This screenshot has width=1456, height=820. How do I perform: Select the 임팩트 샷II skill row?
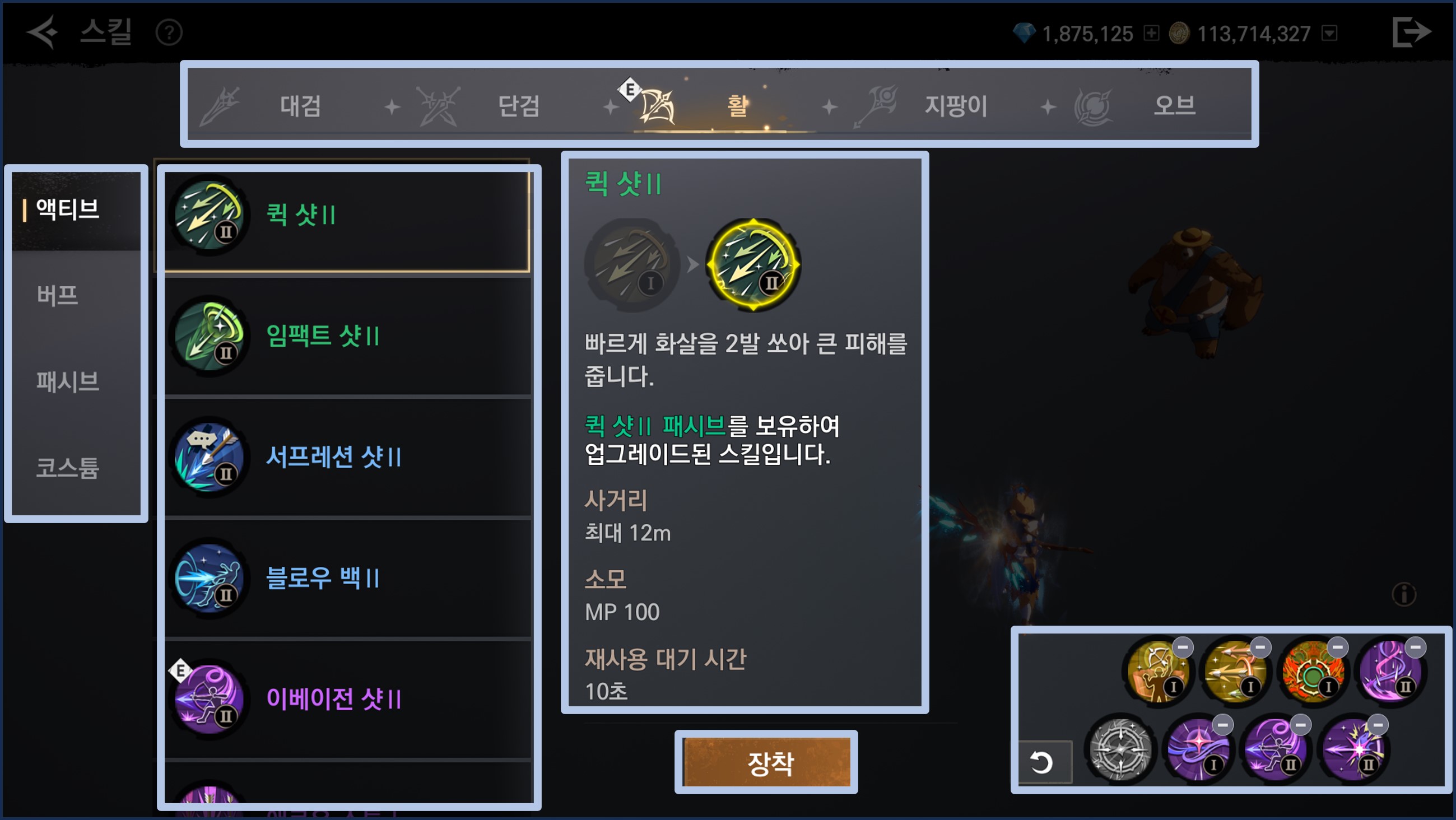click(x=347, y=336)
